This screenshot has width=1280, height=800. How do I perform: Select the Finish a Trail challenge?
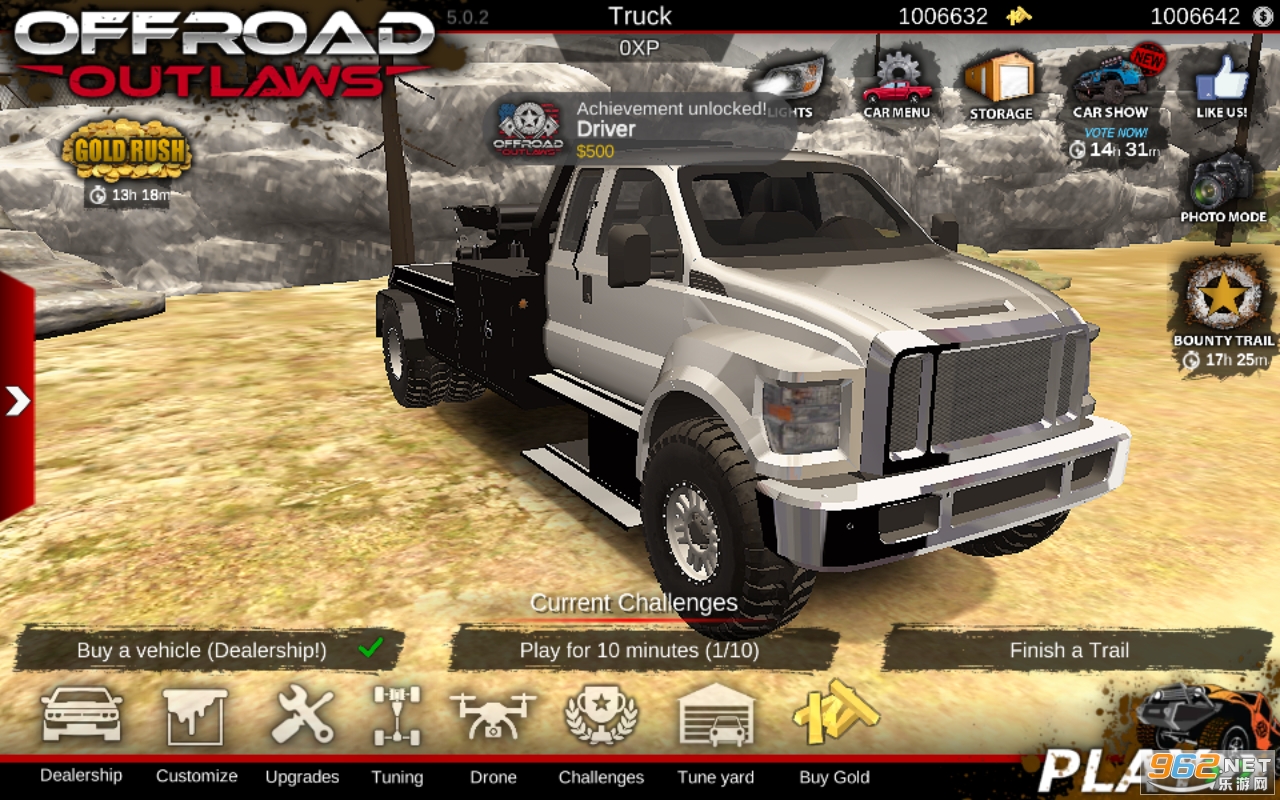(1069, 650)
